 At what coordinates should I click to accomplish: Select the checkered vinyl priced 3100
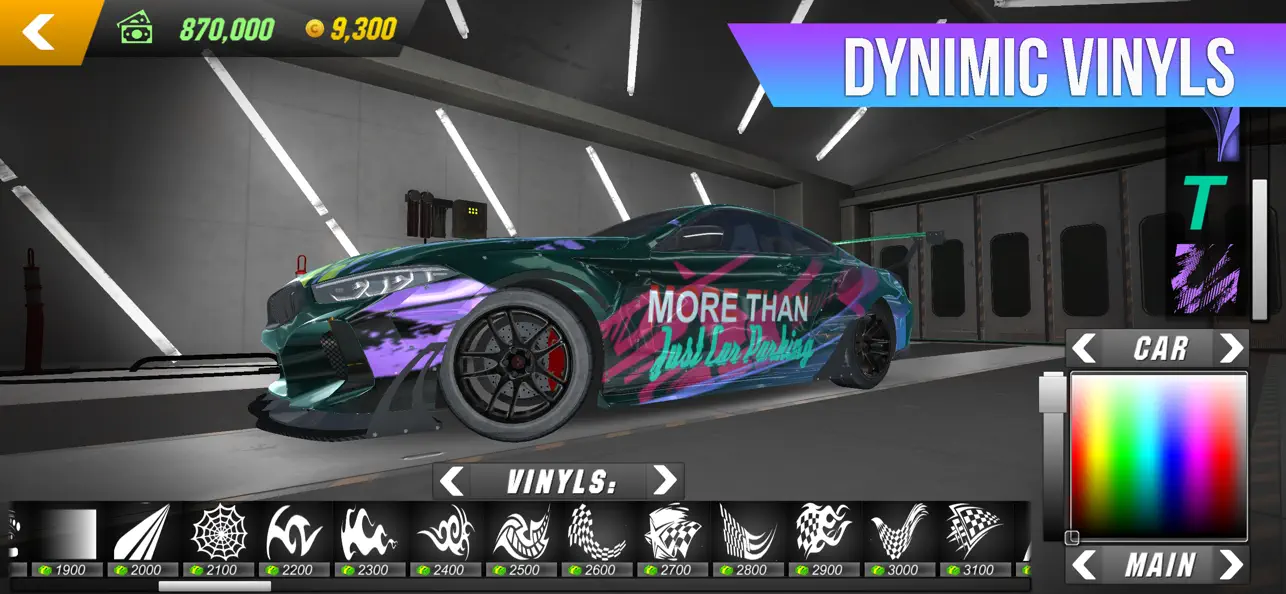tap(974, 533)
